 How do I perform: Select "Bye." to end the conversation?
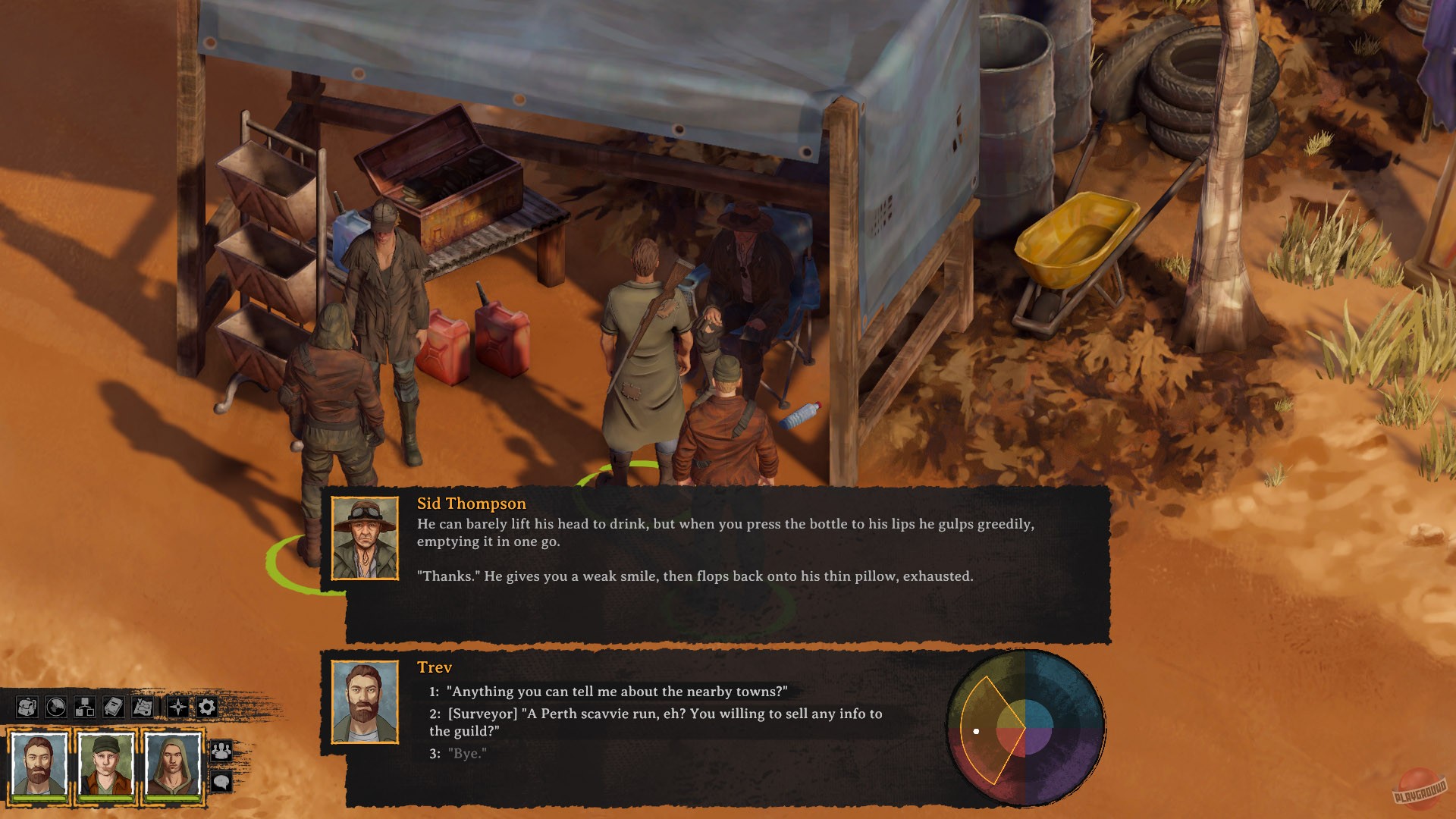coord(466,755)
